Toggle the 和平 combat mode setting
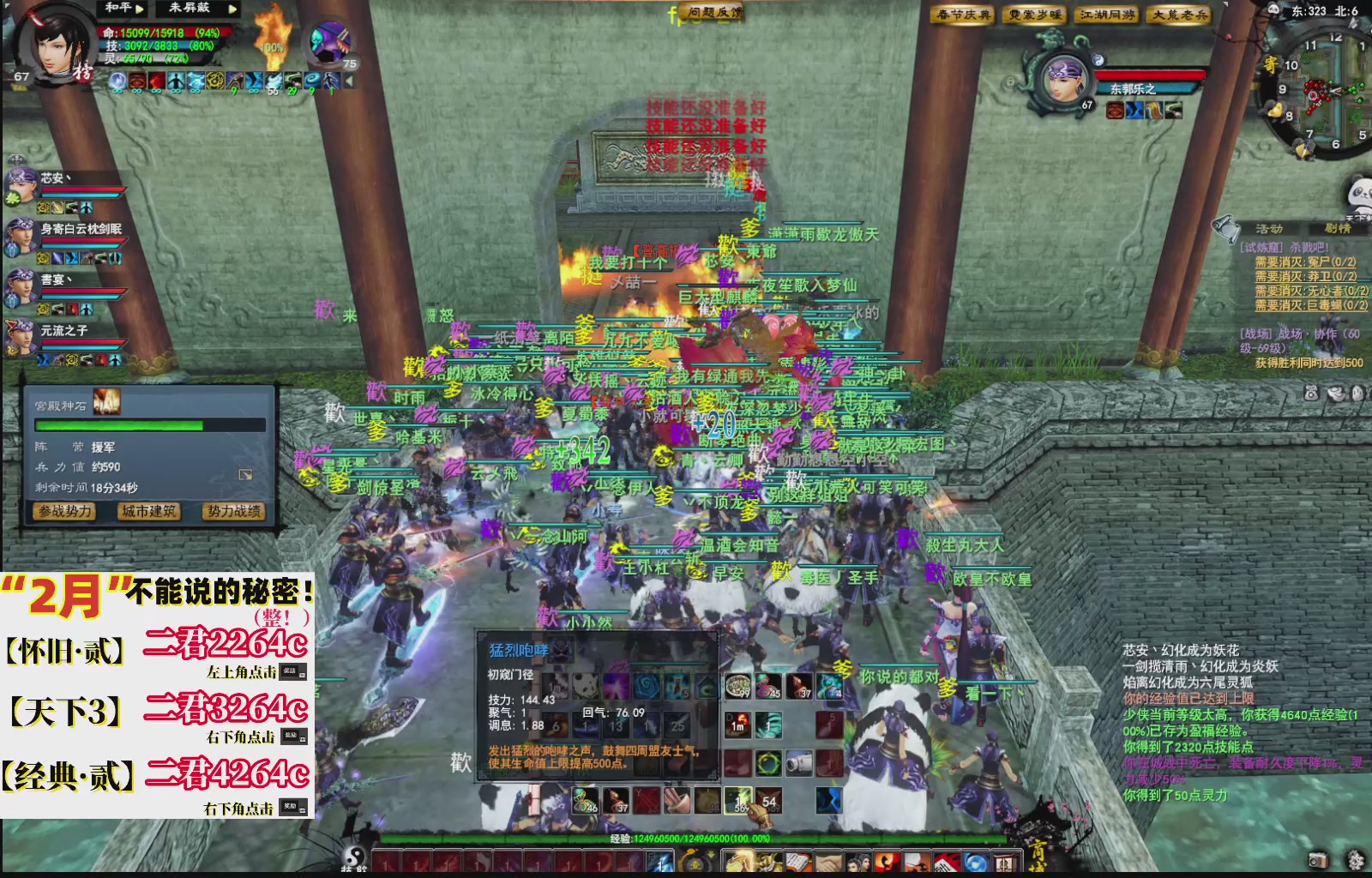Viewport: 1372px width, 878px height. tap(118, 9)
